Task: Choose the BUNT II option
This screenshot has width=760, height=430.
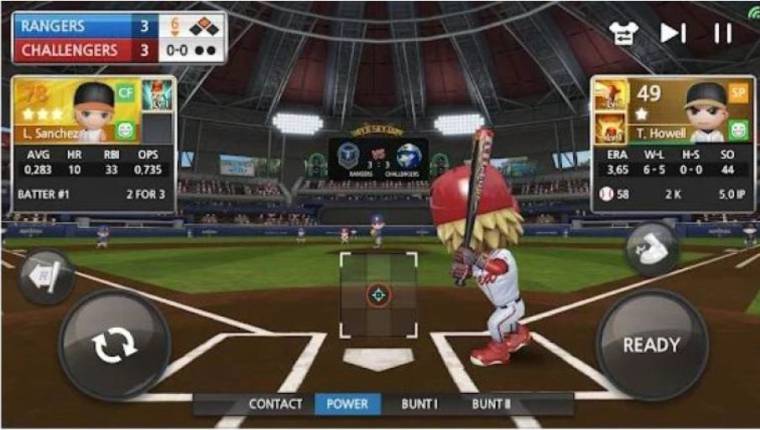Action: click(492, 404)
